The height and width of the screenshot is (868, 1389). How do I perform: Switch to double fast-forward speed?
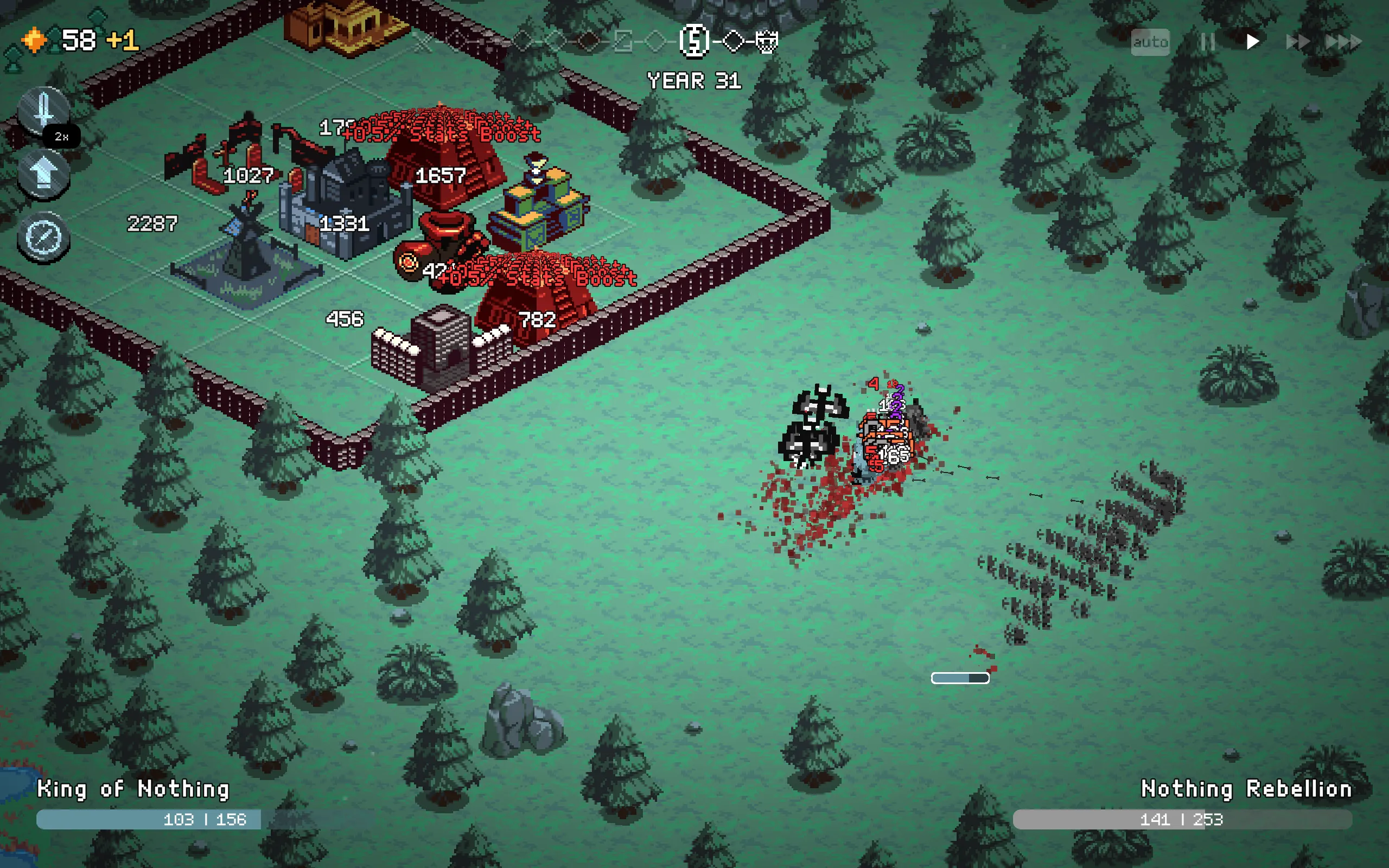pos(1297,42)
